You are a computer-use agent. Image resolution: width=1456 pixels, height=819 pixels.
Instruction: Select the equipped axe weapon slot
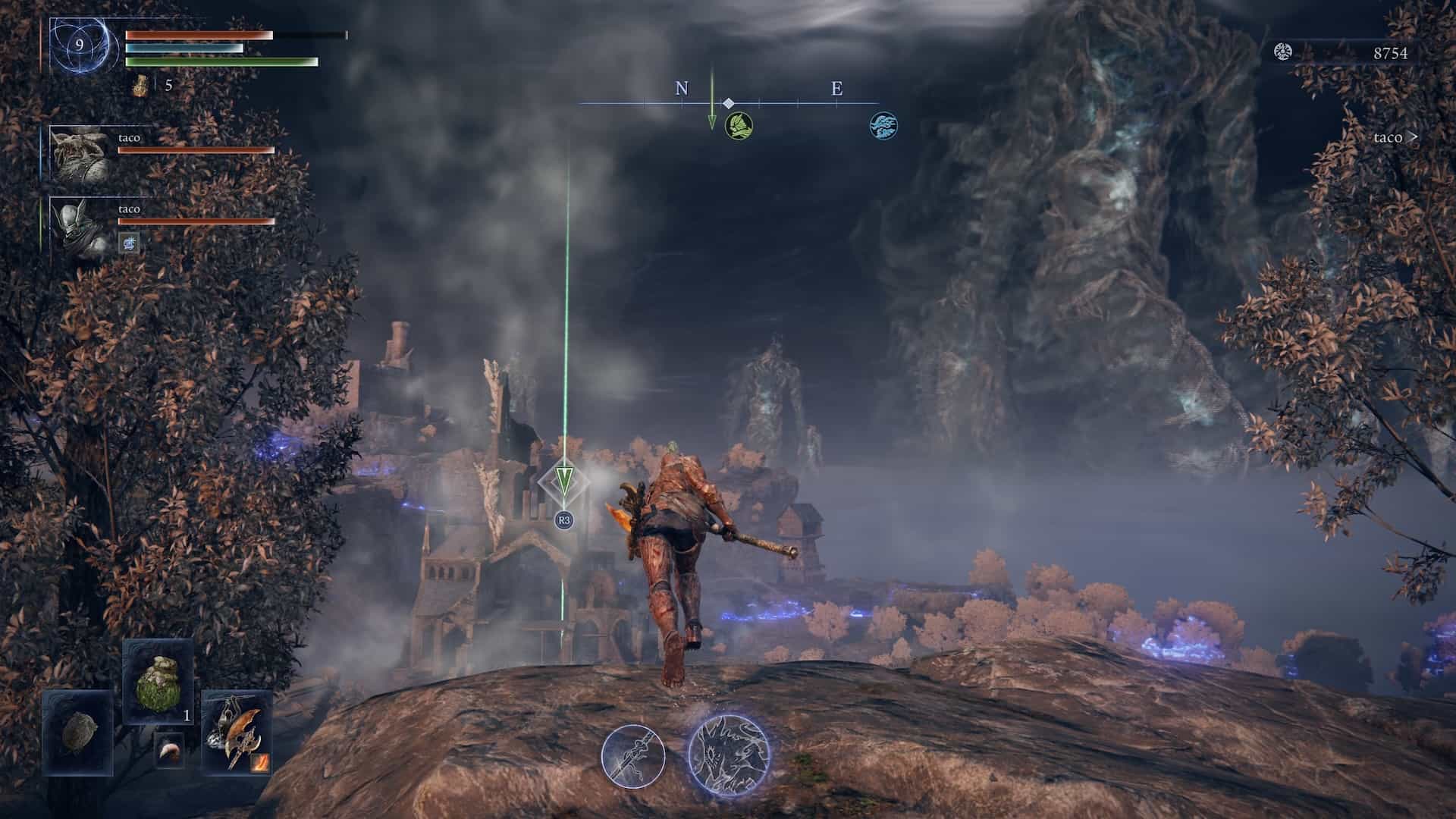(x=236, y=732)
